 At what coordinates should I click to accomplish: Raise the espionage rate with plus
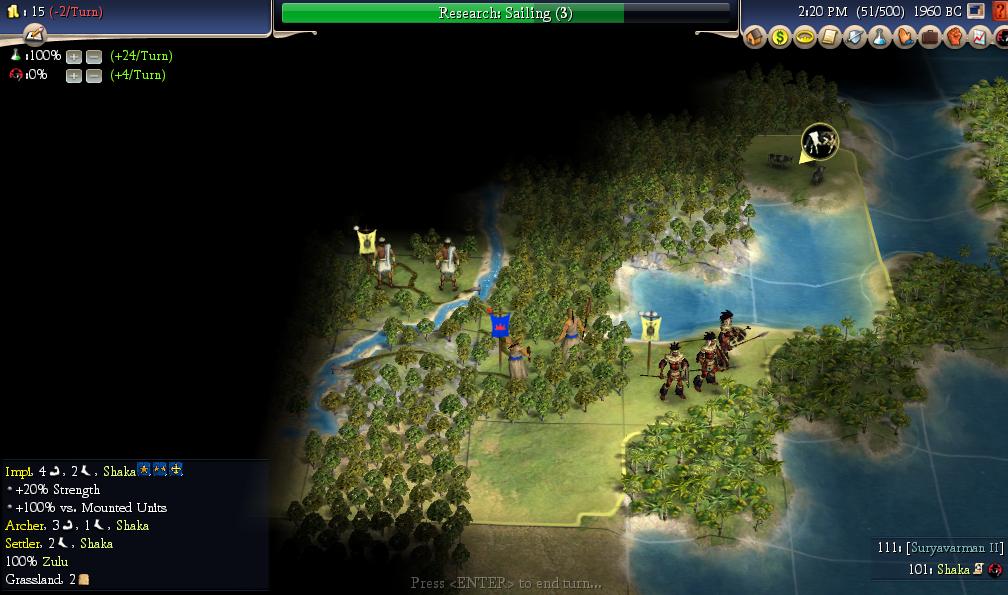pos(73,75)
